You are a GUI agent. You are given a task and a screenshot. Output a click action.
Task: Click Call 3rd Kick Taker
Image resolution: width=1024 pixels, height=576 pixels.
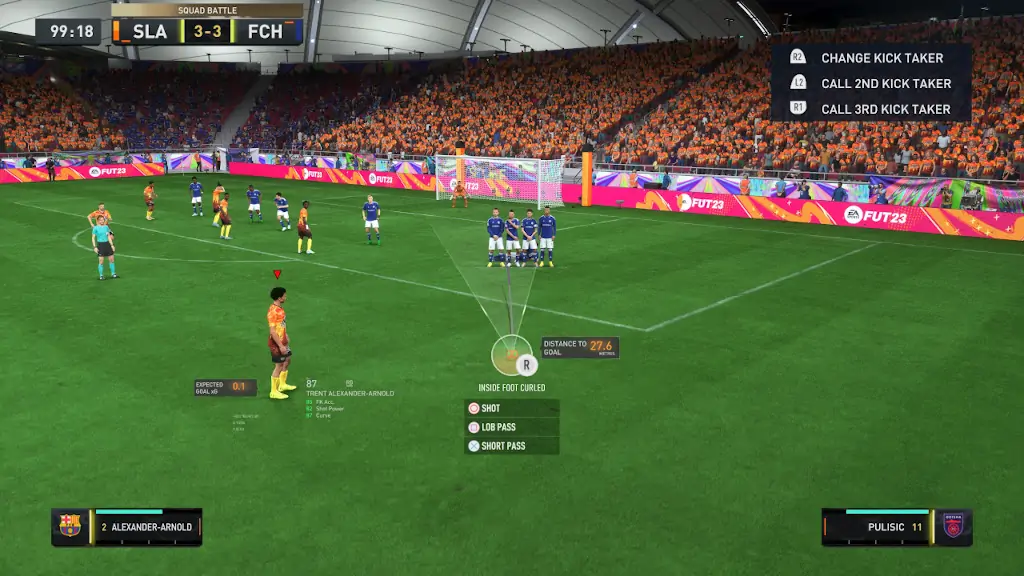(870, 108)
